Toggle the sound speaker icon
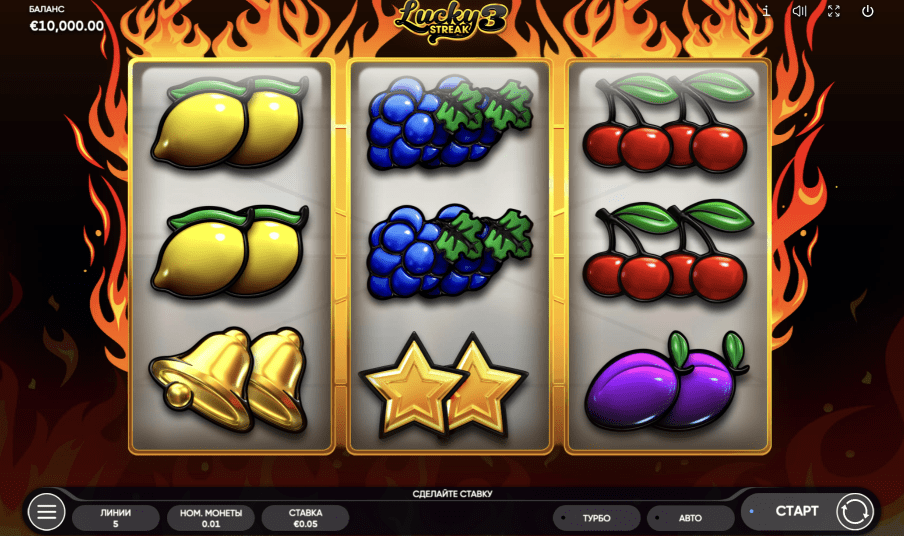The image size is (904, 536). pos(799,11)
